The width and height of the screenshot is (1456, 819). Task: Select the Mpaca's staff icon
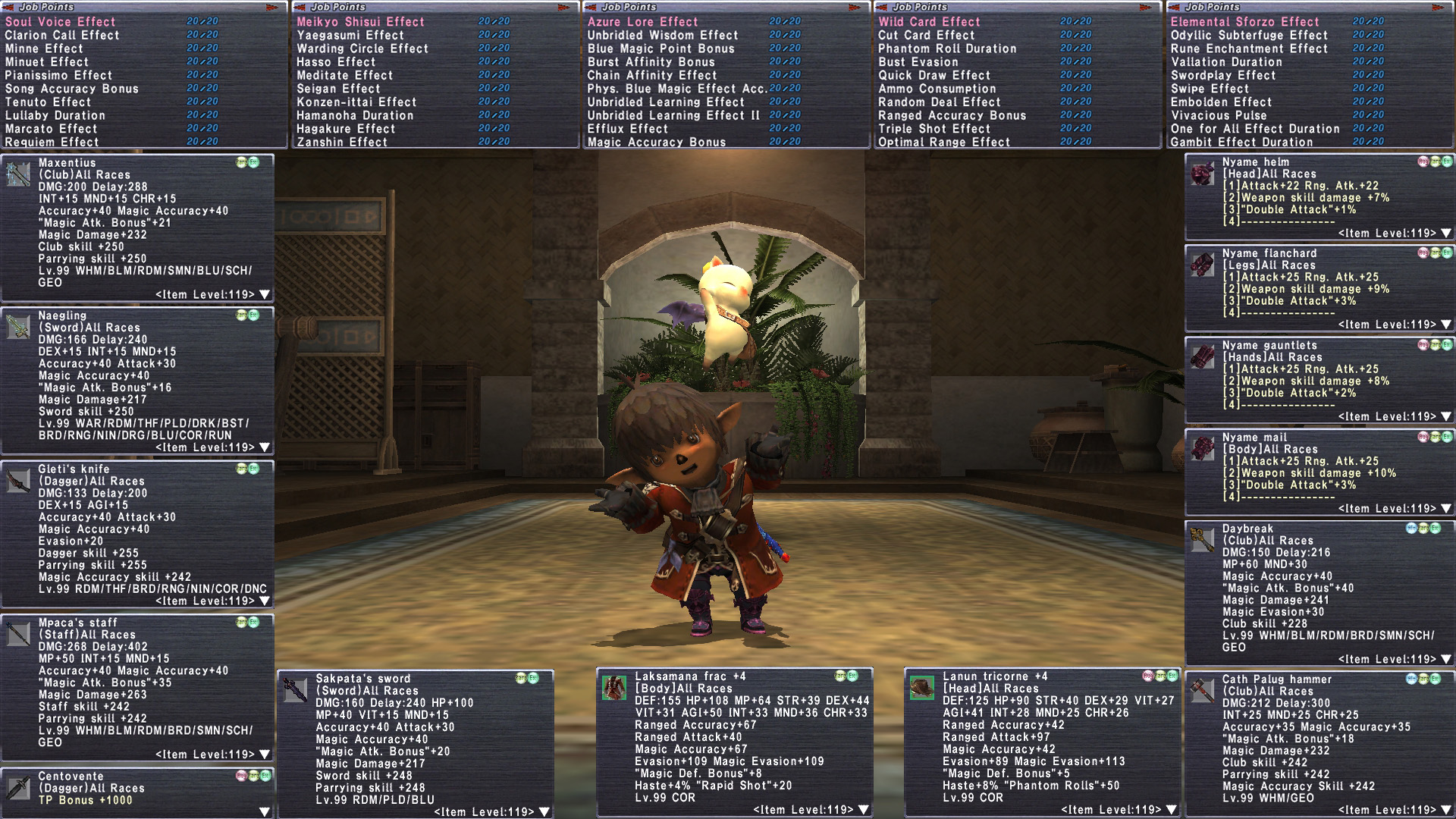pos(18,634)
